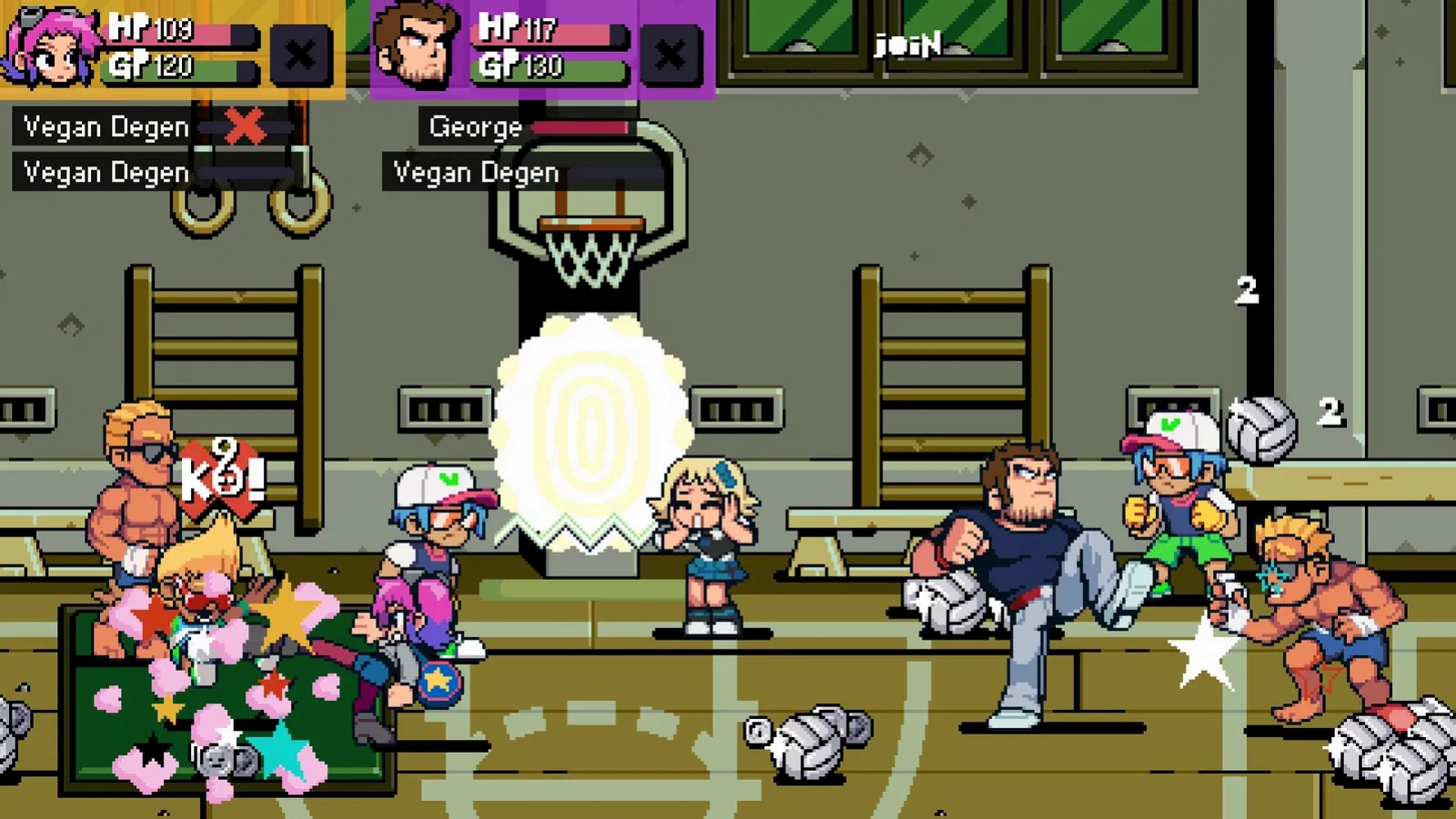Select the George enemy nameplate
The width and height of the screenshot is (1456, 819).
click(x=474, y=125)
